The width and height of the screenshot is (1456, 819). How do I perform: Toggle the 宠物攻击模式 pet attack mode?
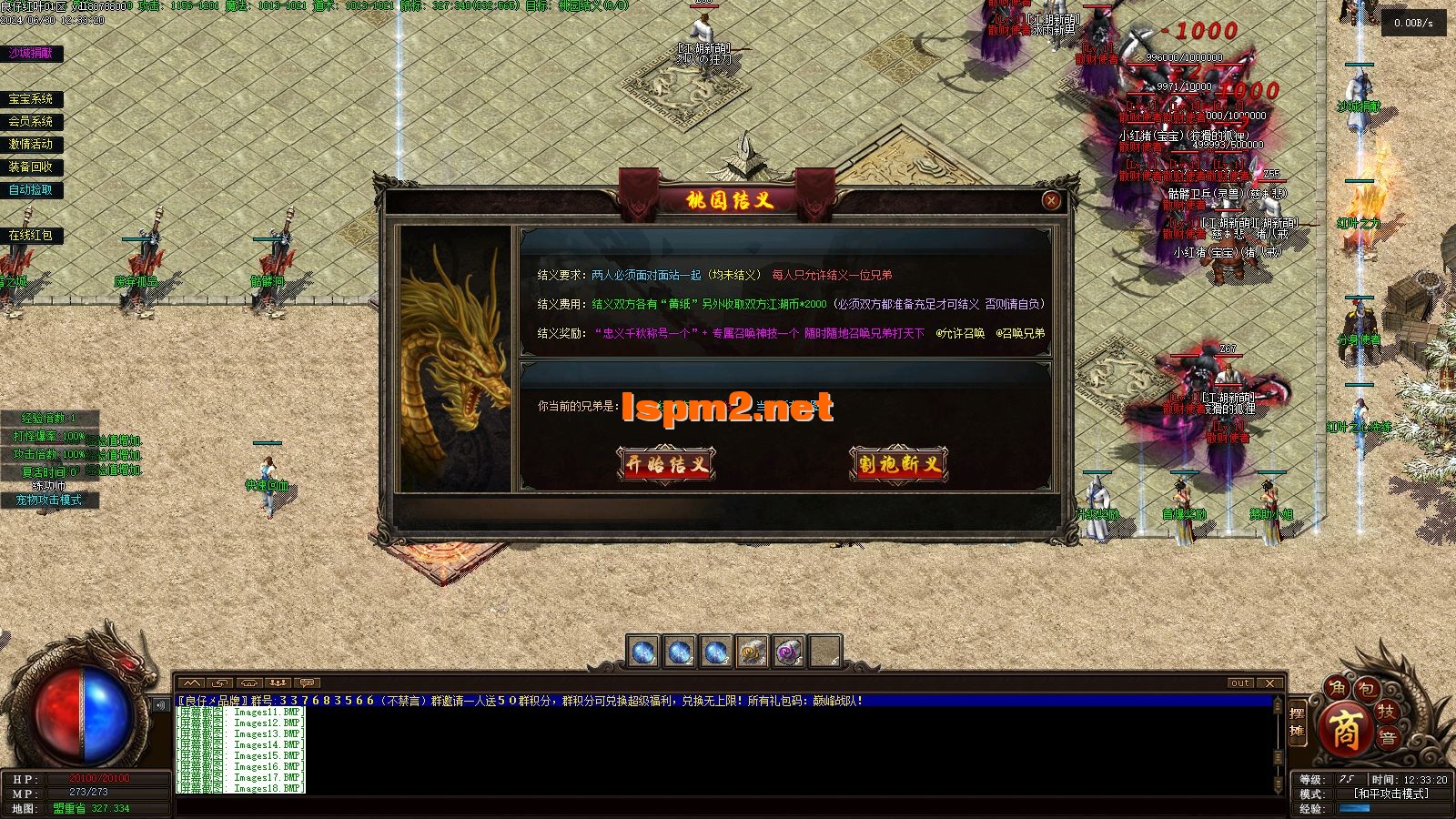tap(48, 500)
